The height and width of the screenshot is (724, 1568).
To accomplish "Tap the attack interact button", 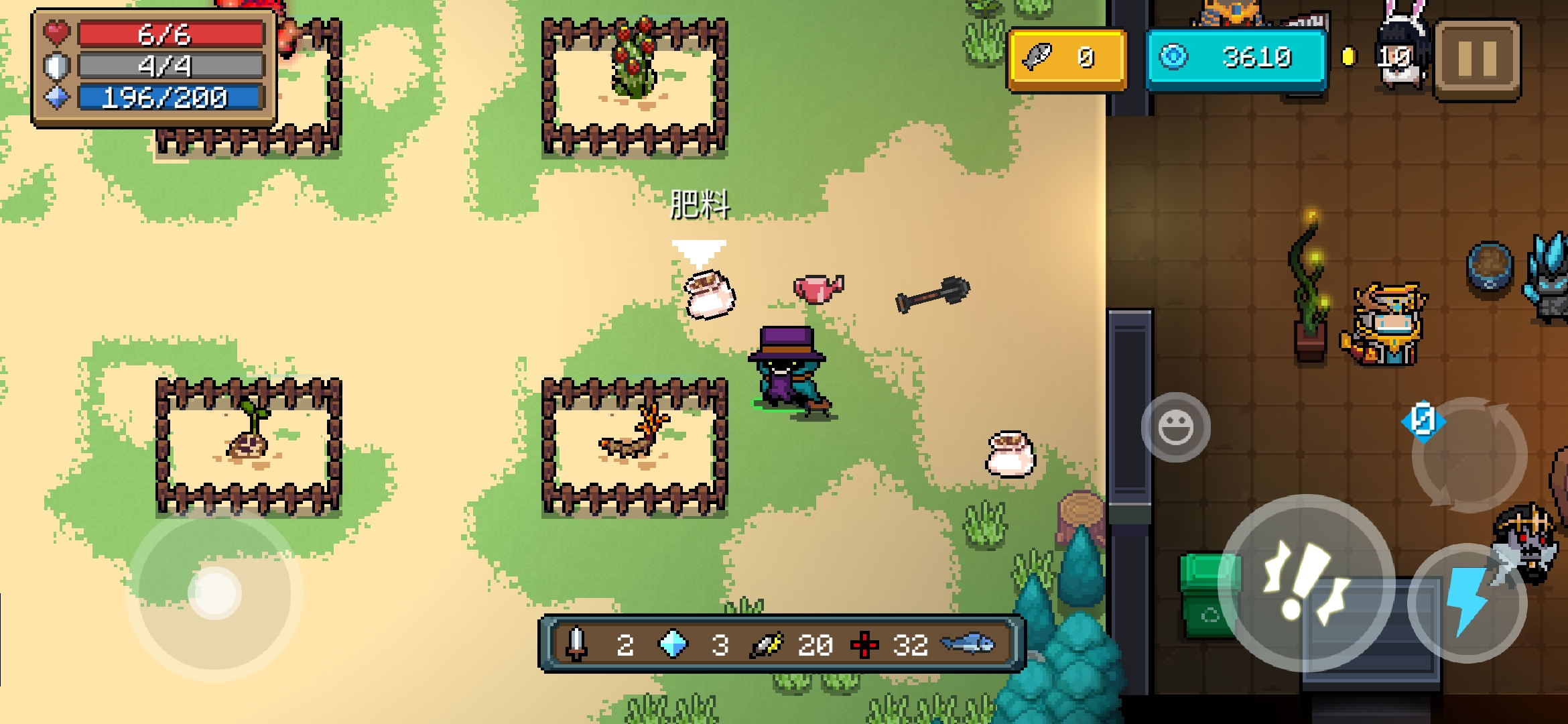I will pyautogui.click(x=1305, y=581).
